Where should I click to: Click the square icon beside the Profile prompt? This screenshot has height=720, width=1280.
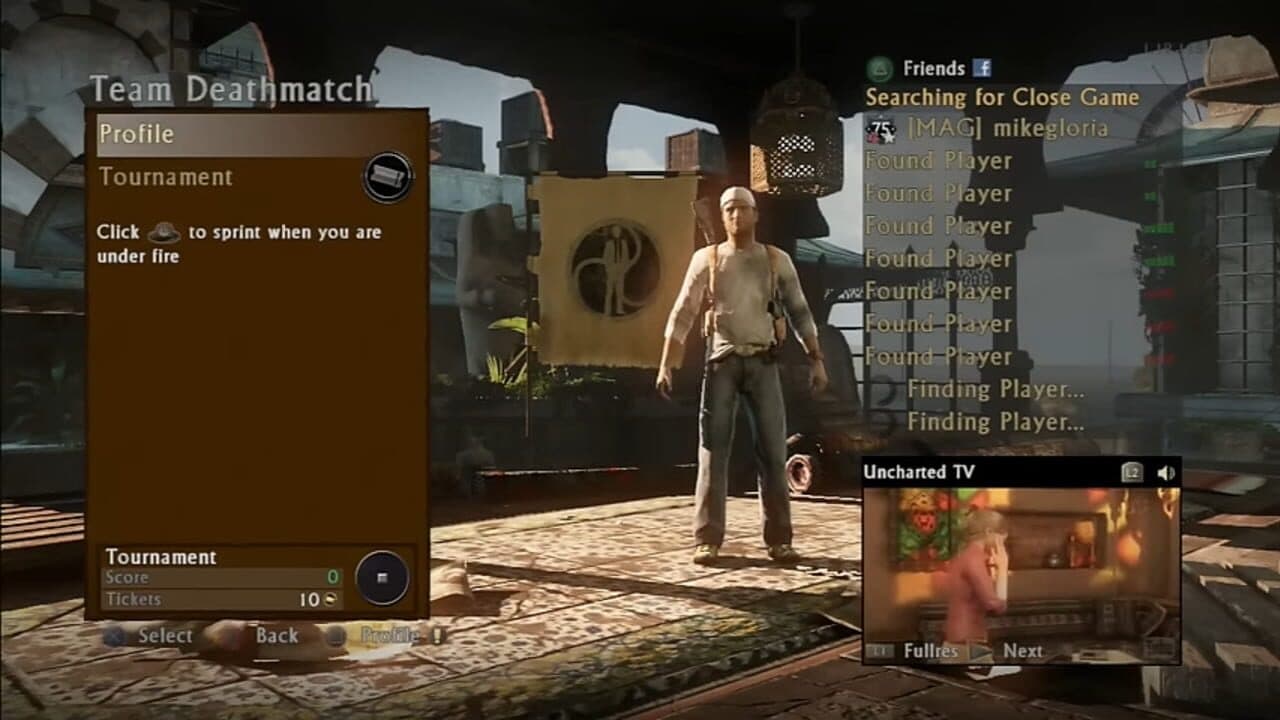point(336,637)
